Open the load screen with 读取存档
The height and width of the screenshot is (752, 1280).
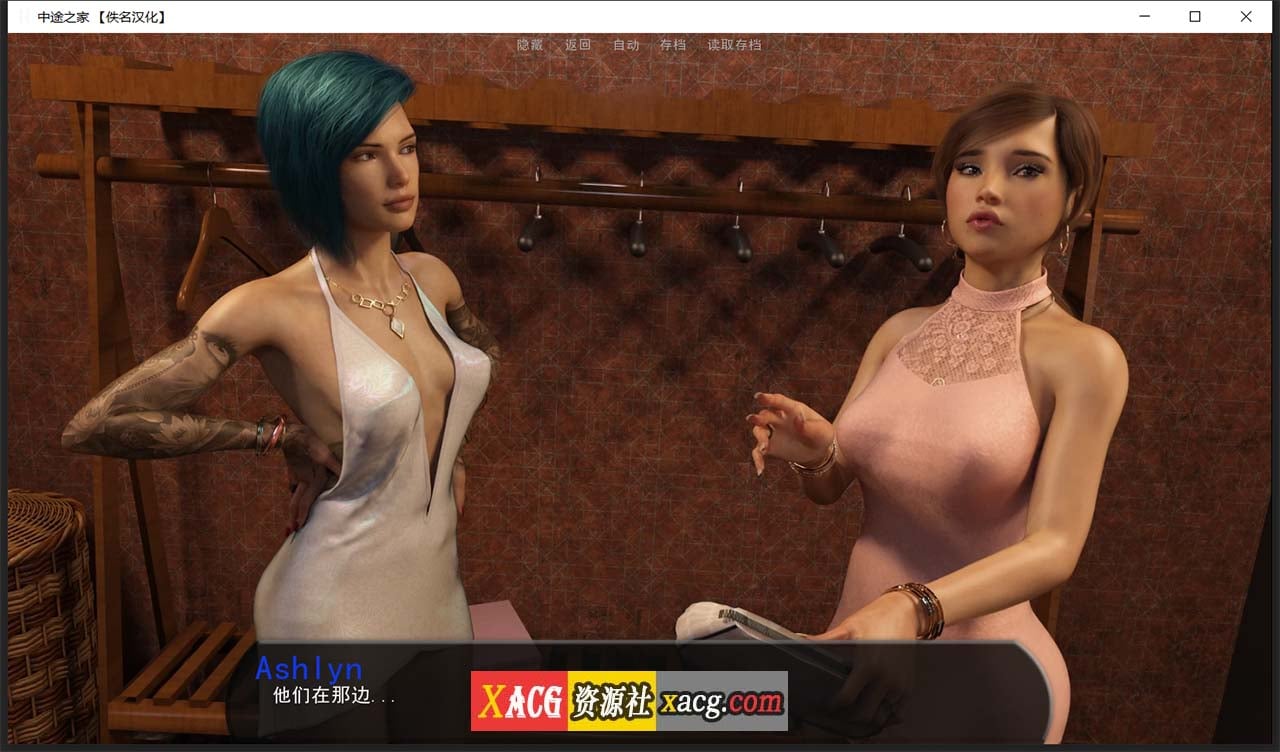tap(733, 44)
